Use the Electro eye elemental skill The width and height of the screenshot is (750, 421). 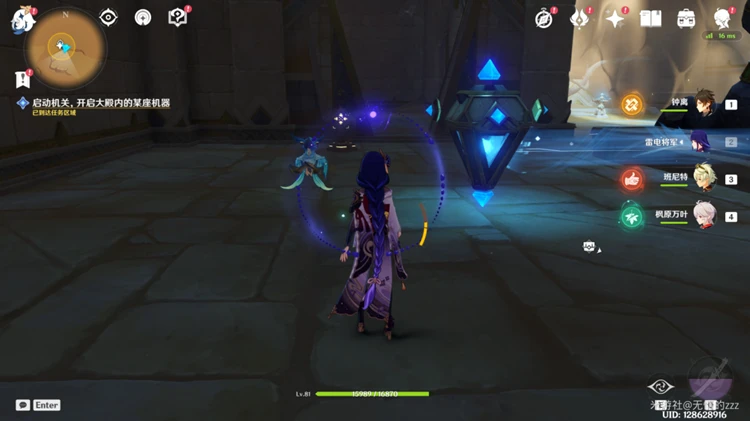pyautogui.click(x=660, y=387)
